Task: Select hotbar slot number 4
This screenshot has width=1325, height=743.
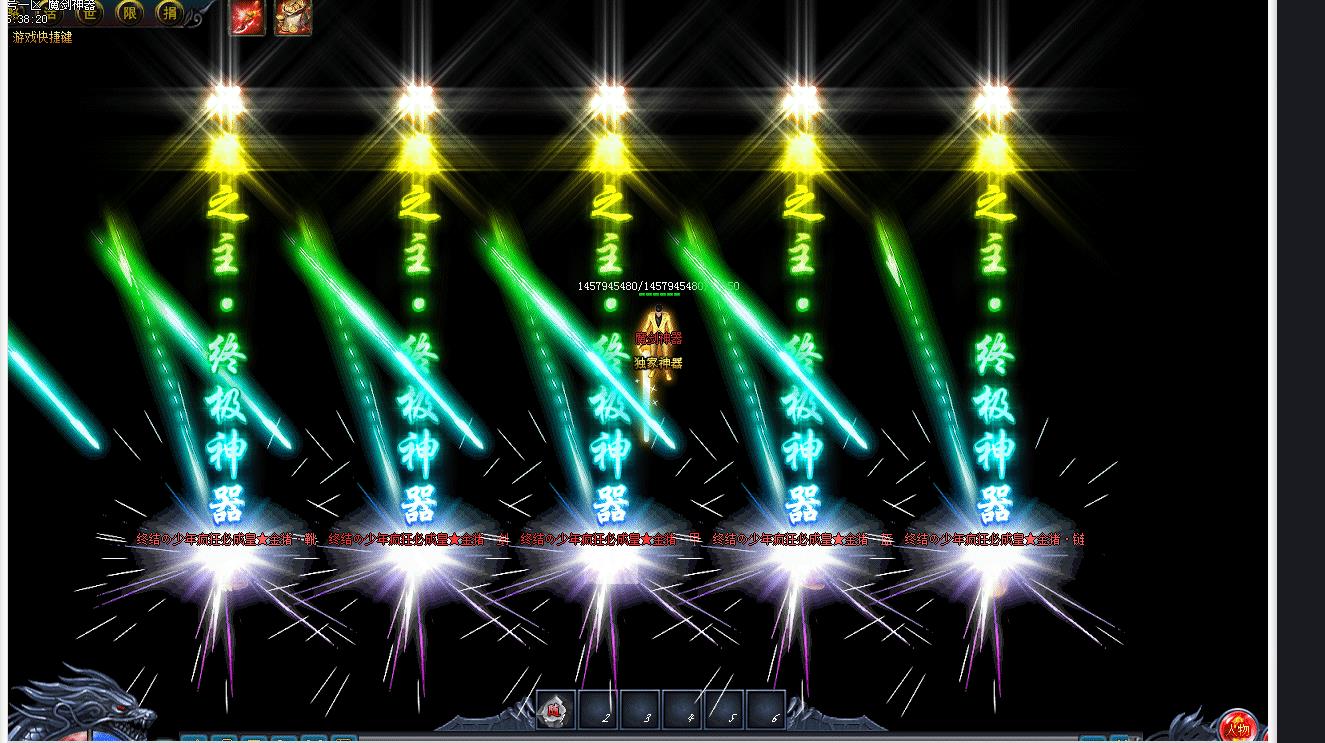Action: pyautogui.click(x=682, y=710)
